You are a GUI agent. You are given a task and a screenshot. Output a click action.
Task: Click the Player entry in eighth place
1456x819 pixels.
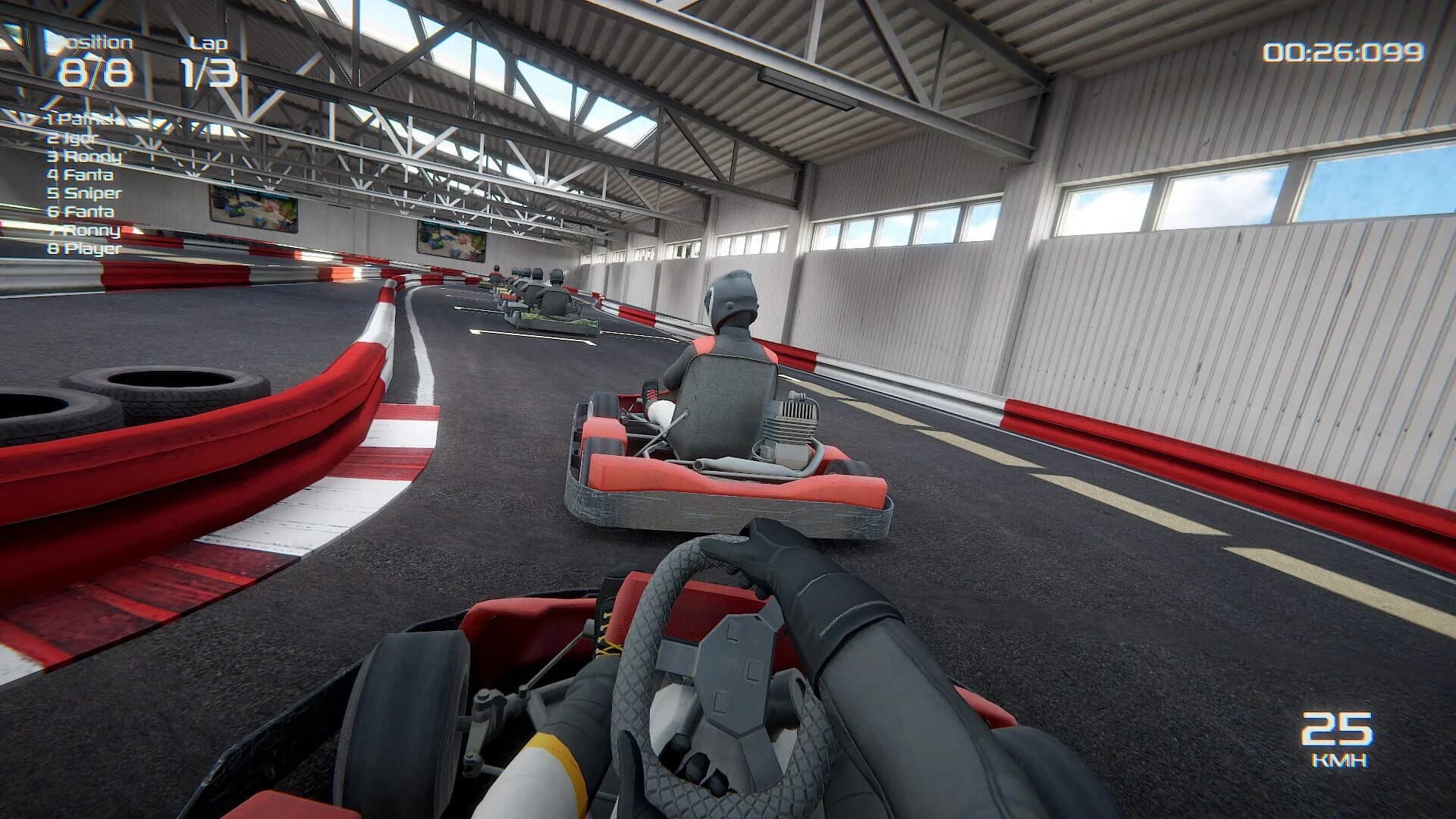[85, 249]
